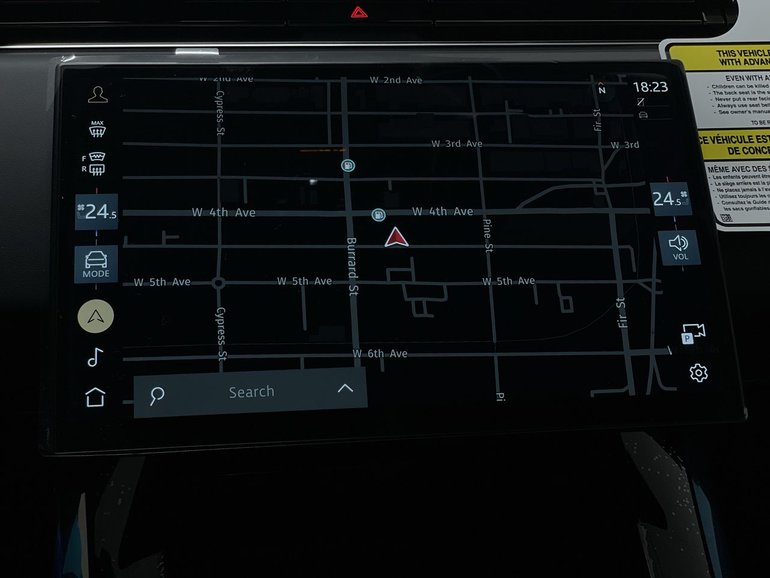The width and height of the screenshot is (770, 578).
Task: Open media with the music note icon
Action: [x=95, y=357]
